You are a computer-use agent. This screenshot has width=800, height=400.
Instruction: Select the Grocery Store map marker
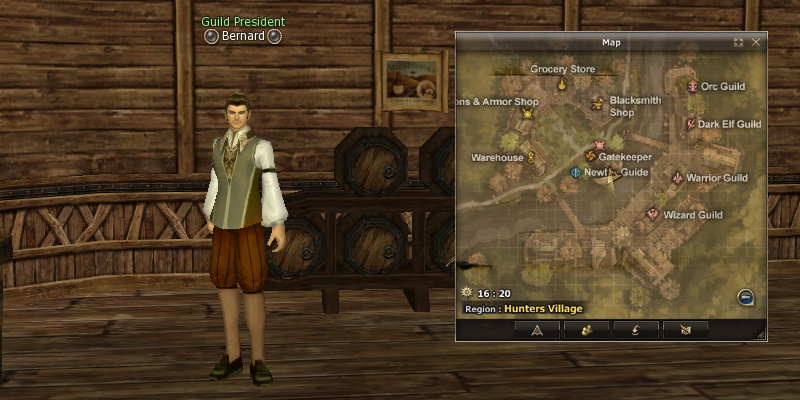pos(562,85)
